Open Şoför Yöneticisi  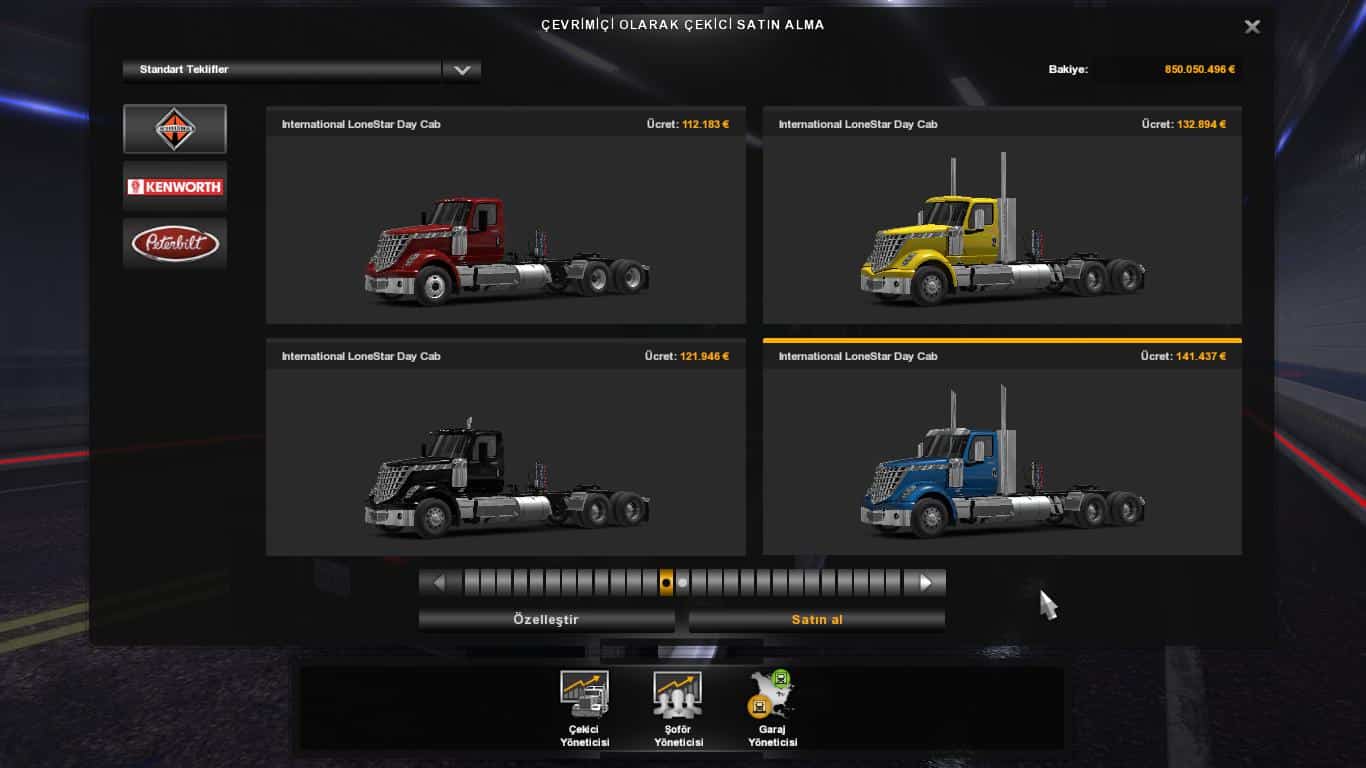pos(678,709)
